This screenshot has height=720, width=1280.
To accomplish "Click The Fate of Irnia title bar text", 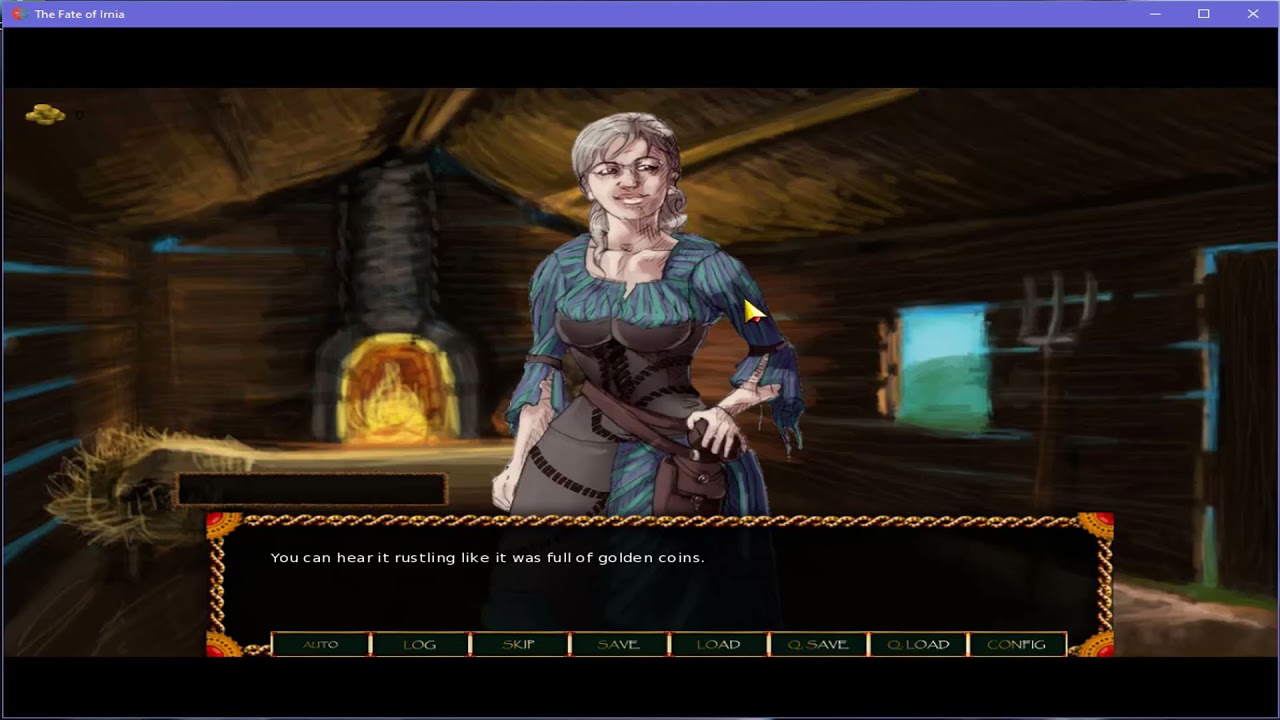I will (79, 14).
